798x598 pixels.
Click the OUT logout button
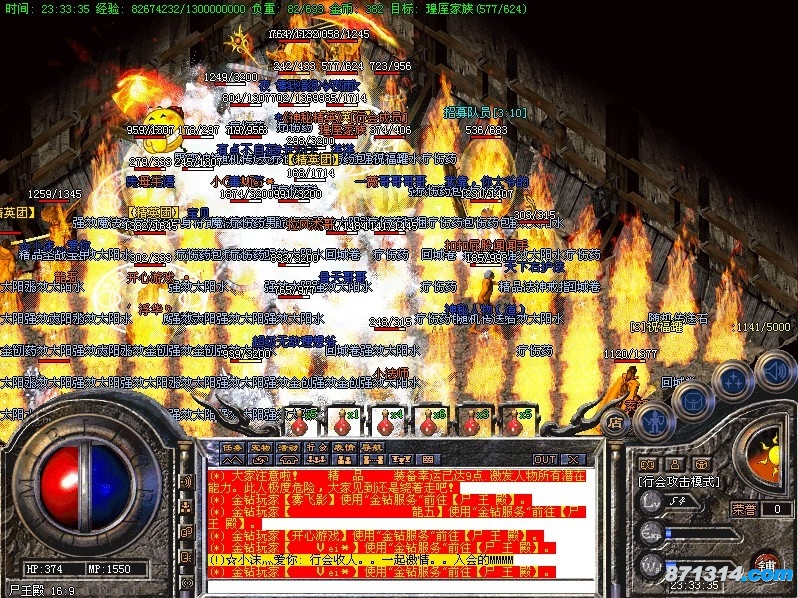544,459
